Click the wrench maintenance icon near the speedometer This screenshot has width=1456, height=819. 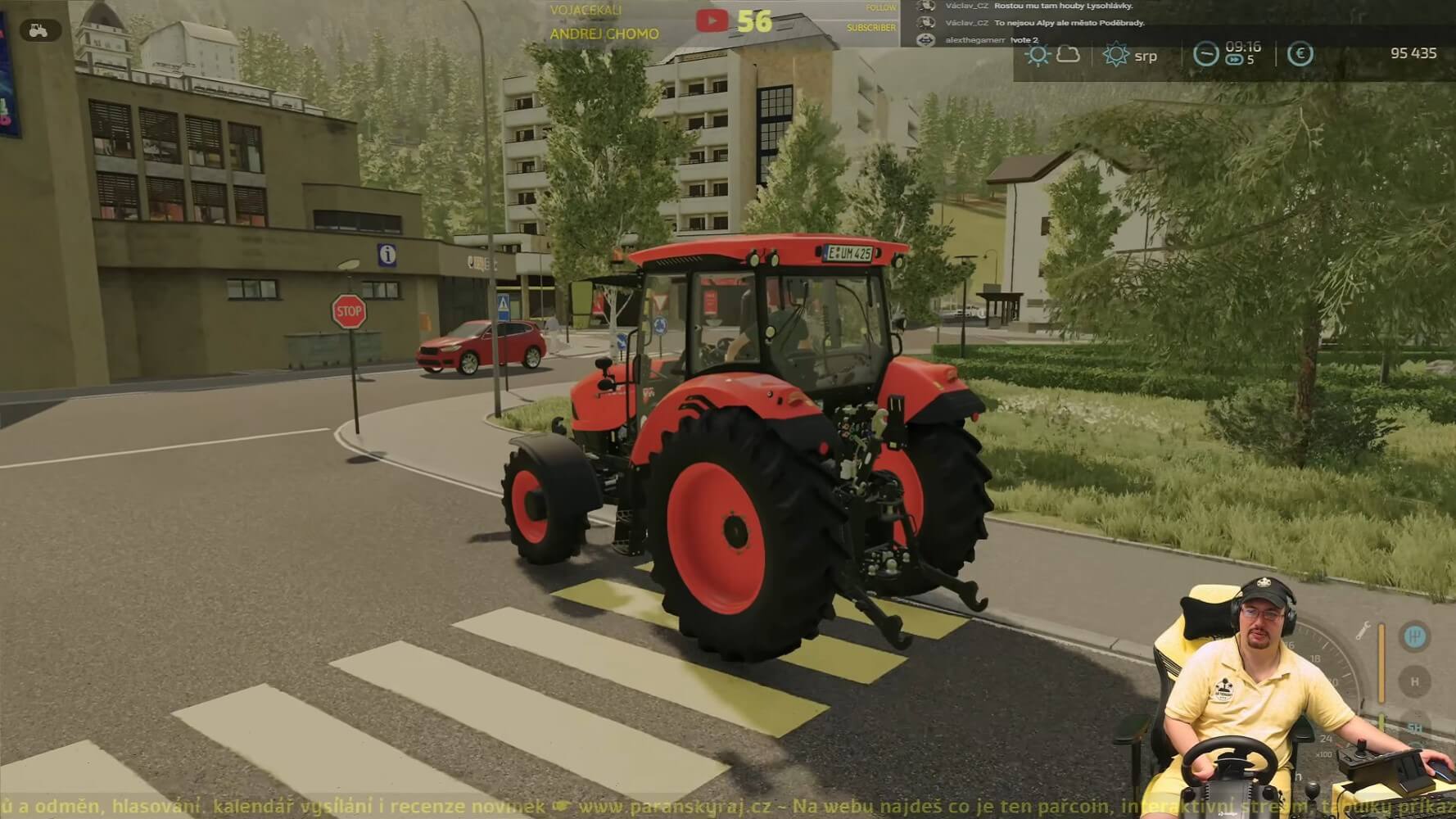pos(1362,631)
